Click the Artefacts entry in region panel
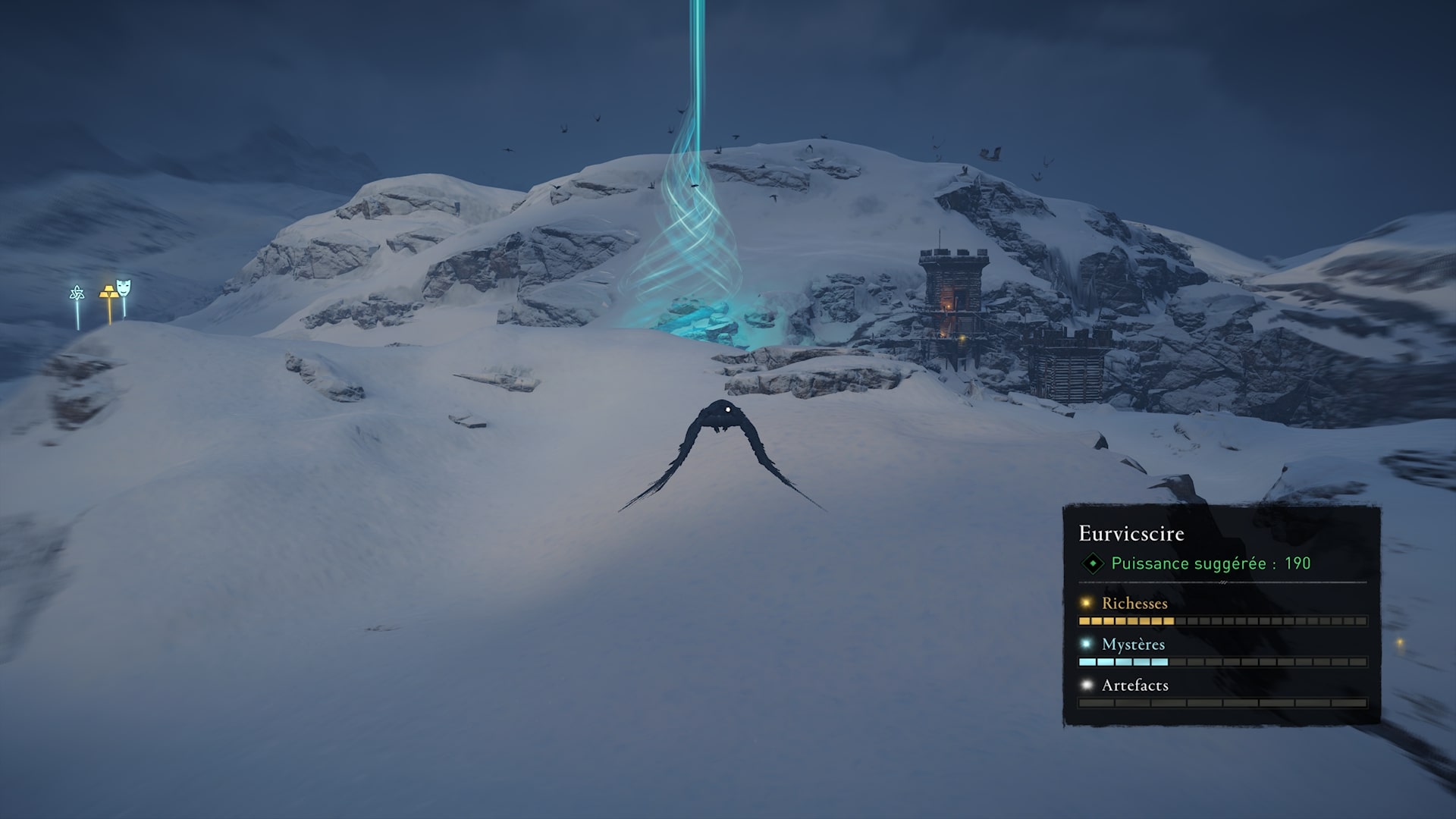The image size is (1456, 819). coord(1134,686)
